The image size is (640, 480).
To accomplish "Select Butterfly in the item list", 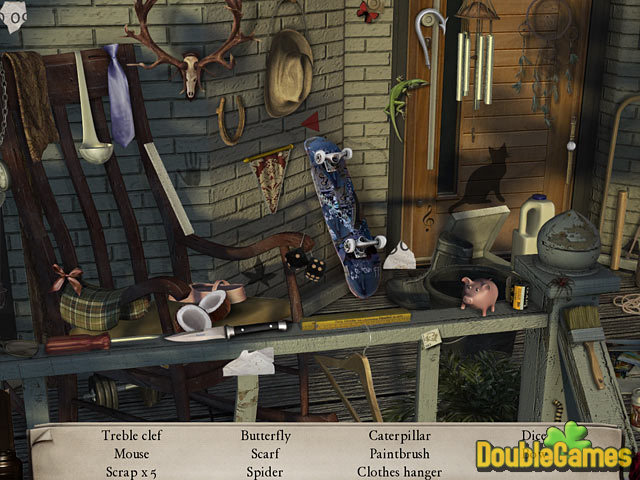I will pos(266,436).
